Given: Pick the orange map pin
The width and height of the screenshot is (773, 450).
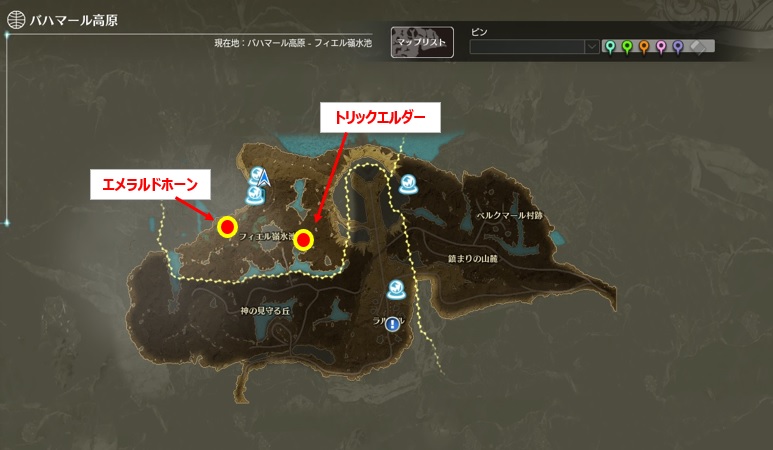Looking at the screenshot, I should pyautogui.click(x=644, y=46).
